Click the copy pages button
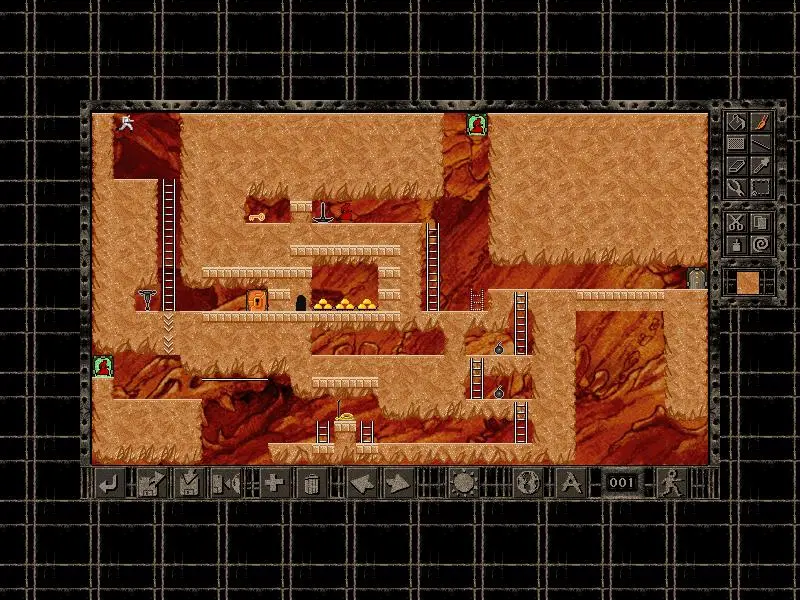Screen dimensions: 800x600 point(761,222)
